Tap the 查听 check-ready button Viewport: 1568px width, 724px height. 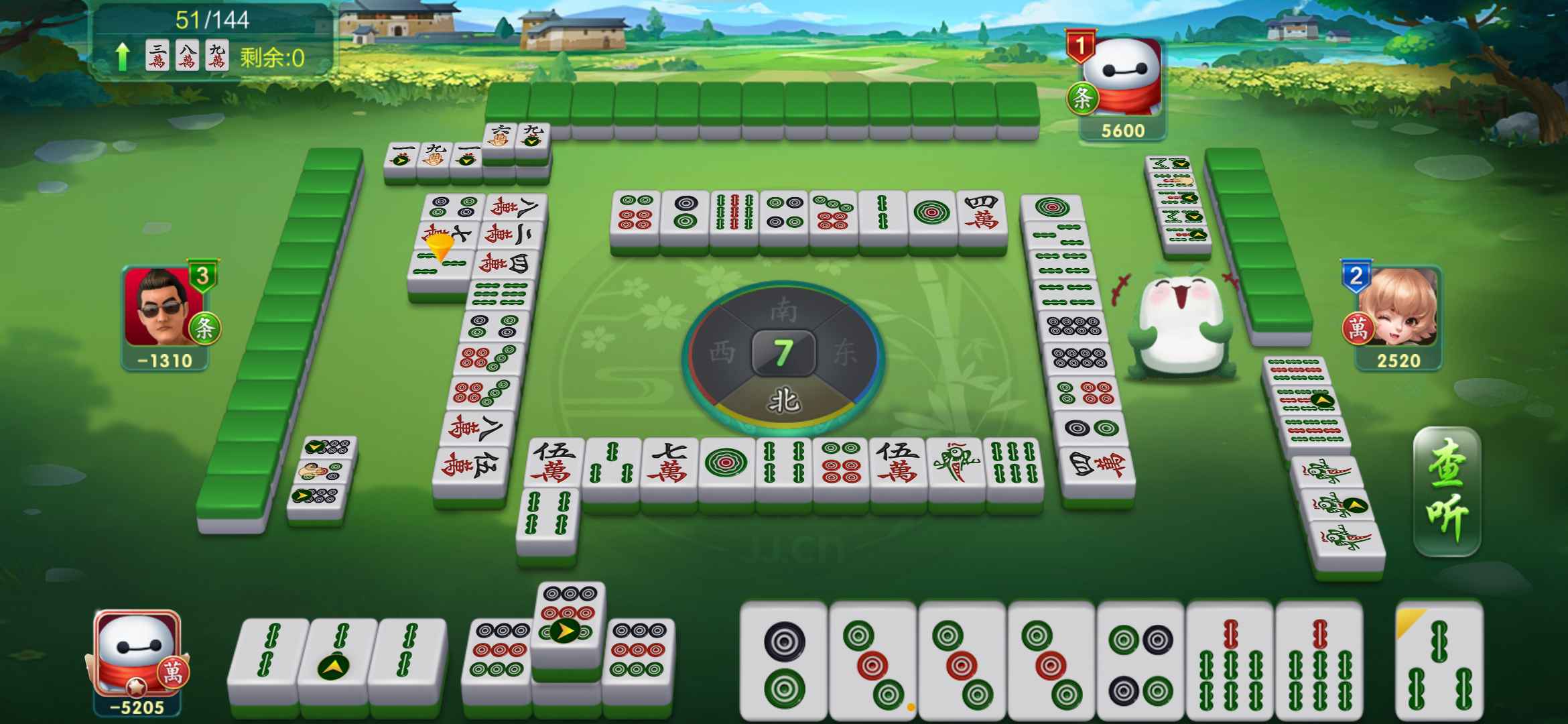pyautogui.click(x=1446, y=493)
